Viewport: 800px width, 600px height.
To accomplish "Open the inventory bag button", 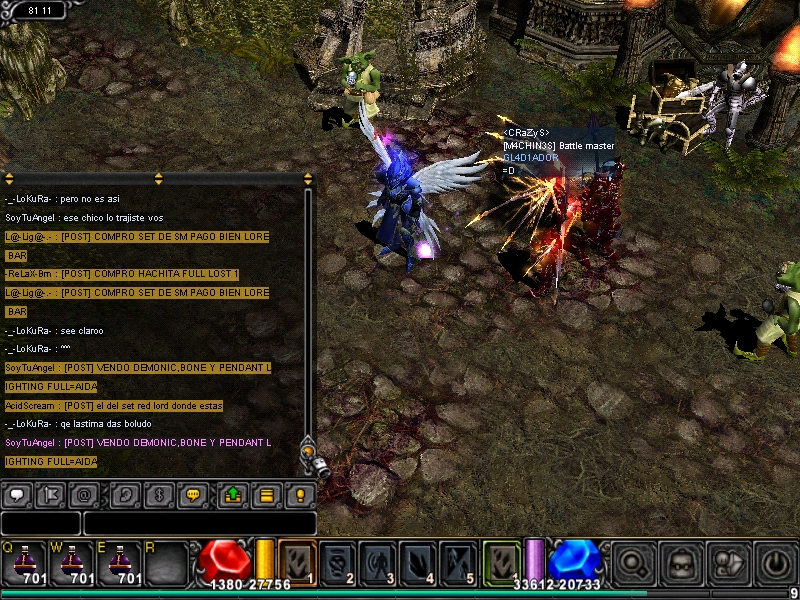I will pos(681,561).
